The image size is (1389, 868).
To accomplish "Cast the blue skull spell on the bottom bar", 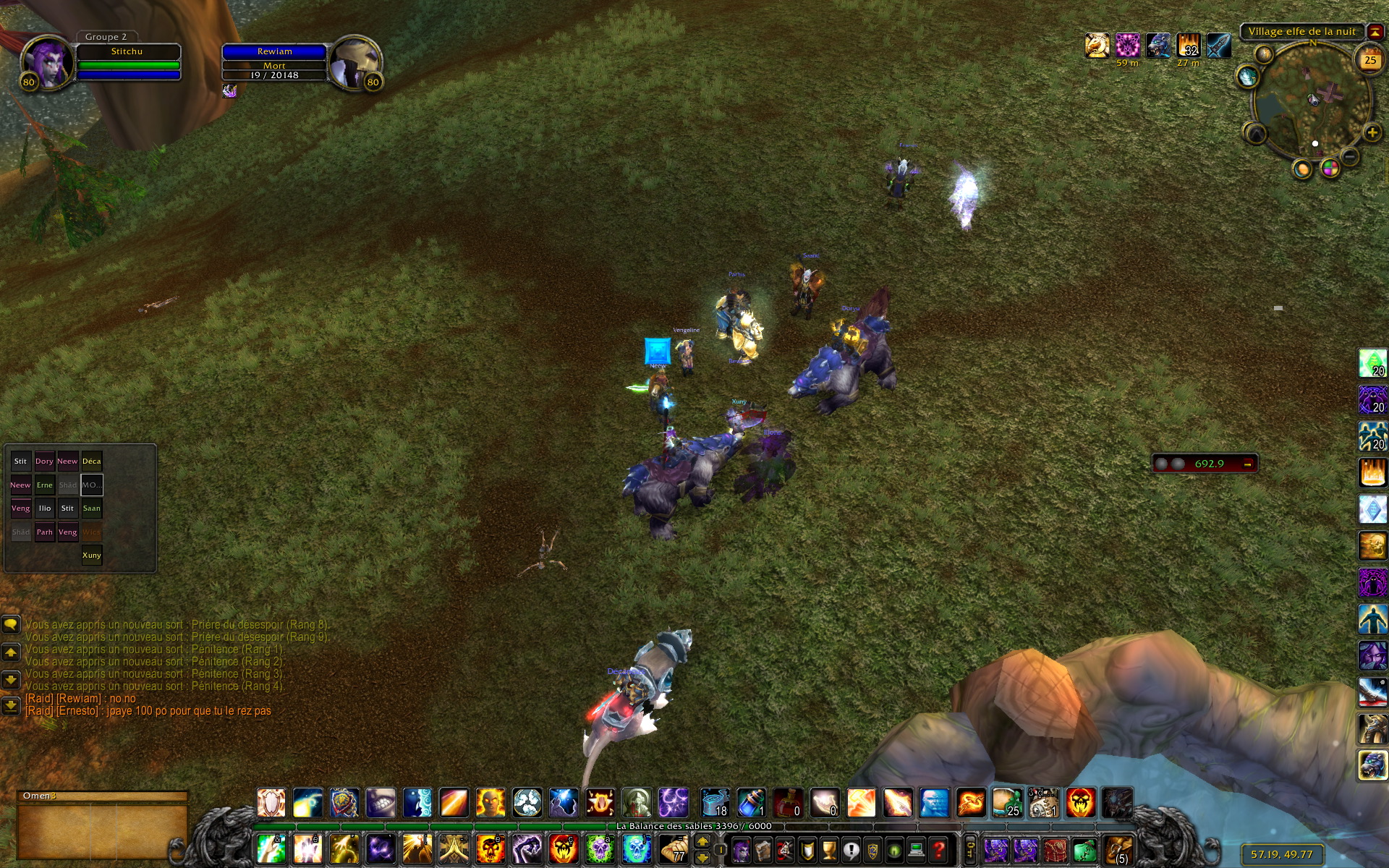I will point(636,849).
